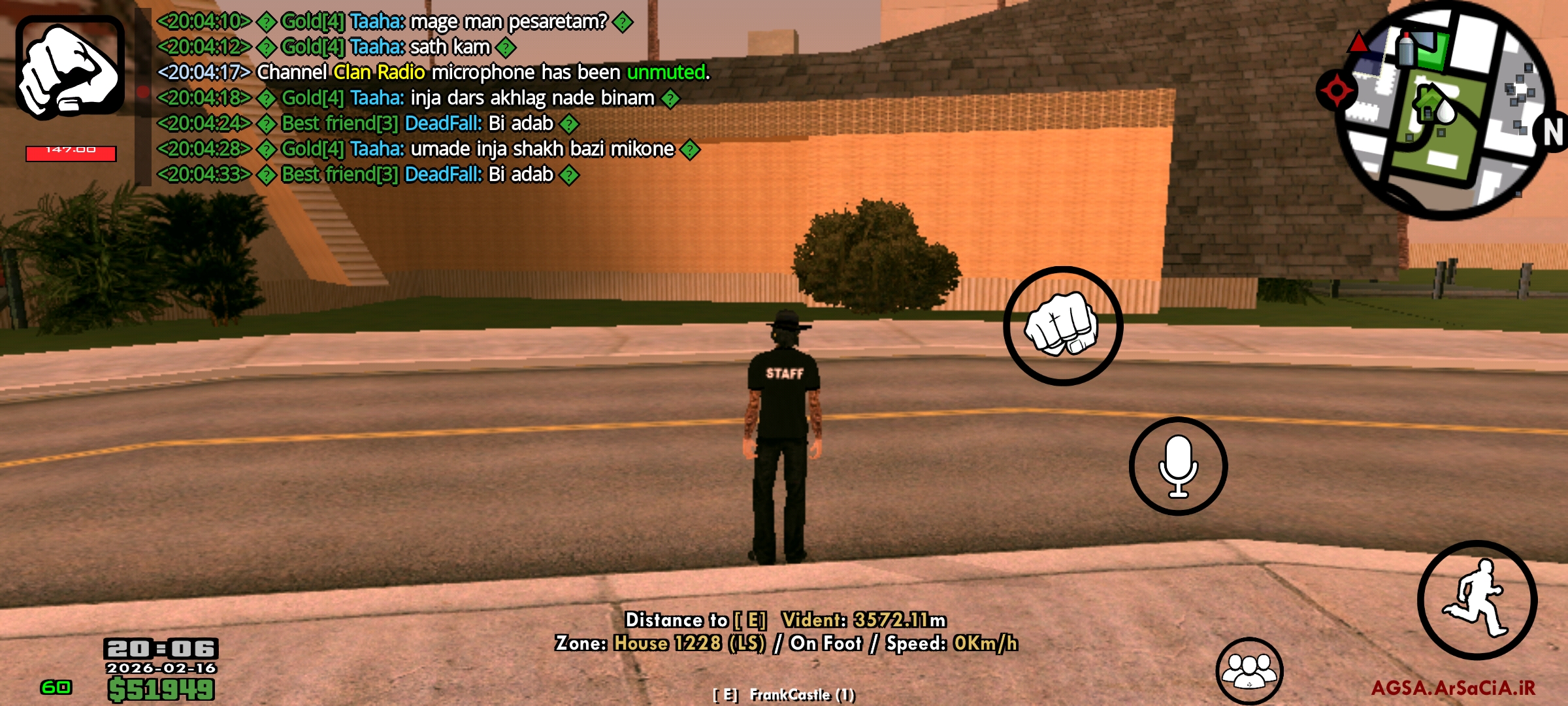1568x706 pixels.
Task: Hit the punch attack button
Action: (x=1063, y=326)
